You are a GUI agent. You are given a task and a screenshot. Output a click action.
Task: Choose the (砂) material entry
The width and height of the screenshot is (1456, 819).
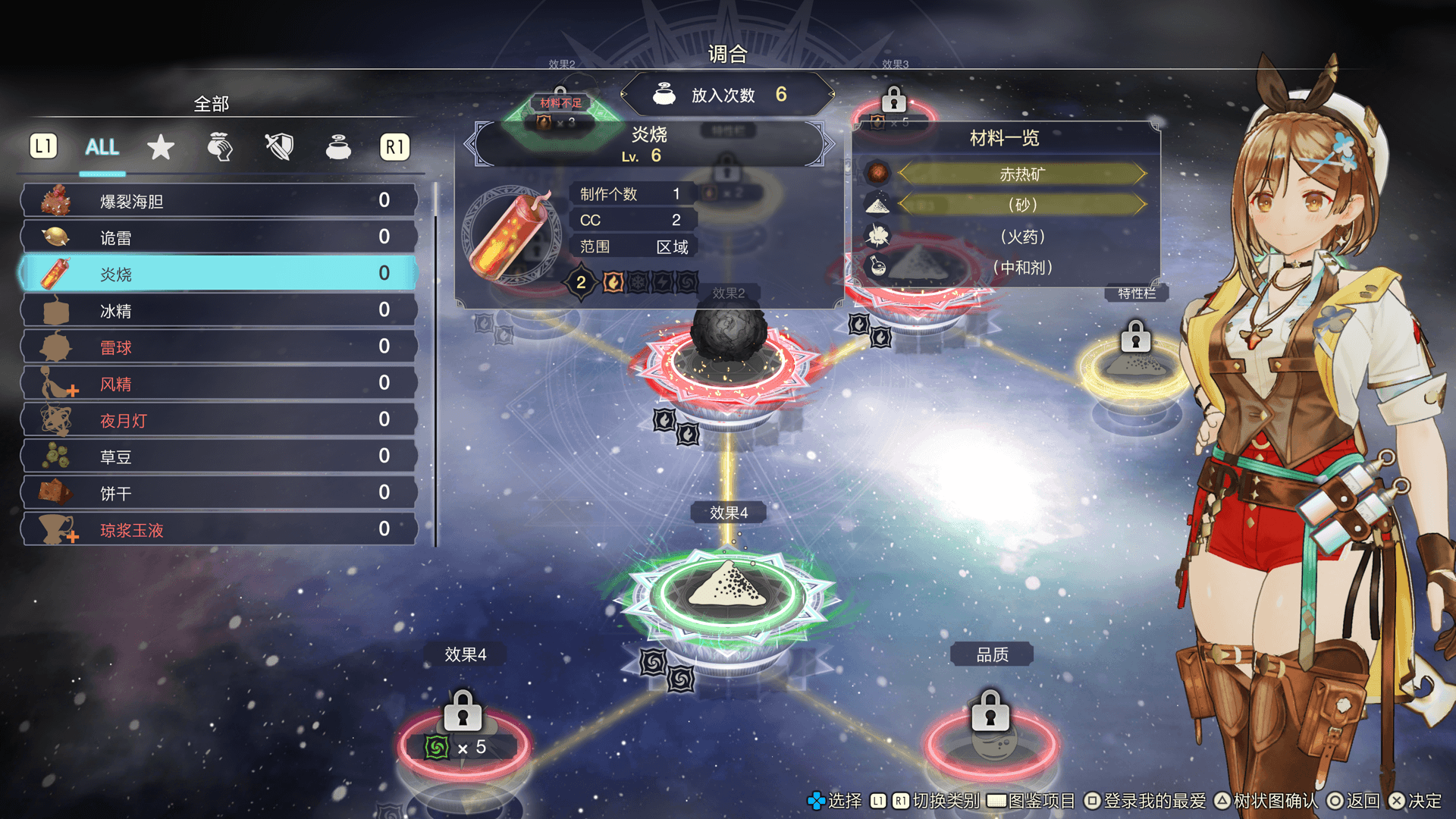pos(1021,205)
